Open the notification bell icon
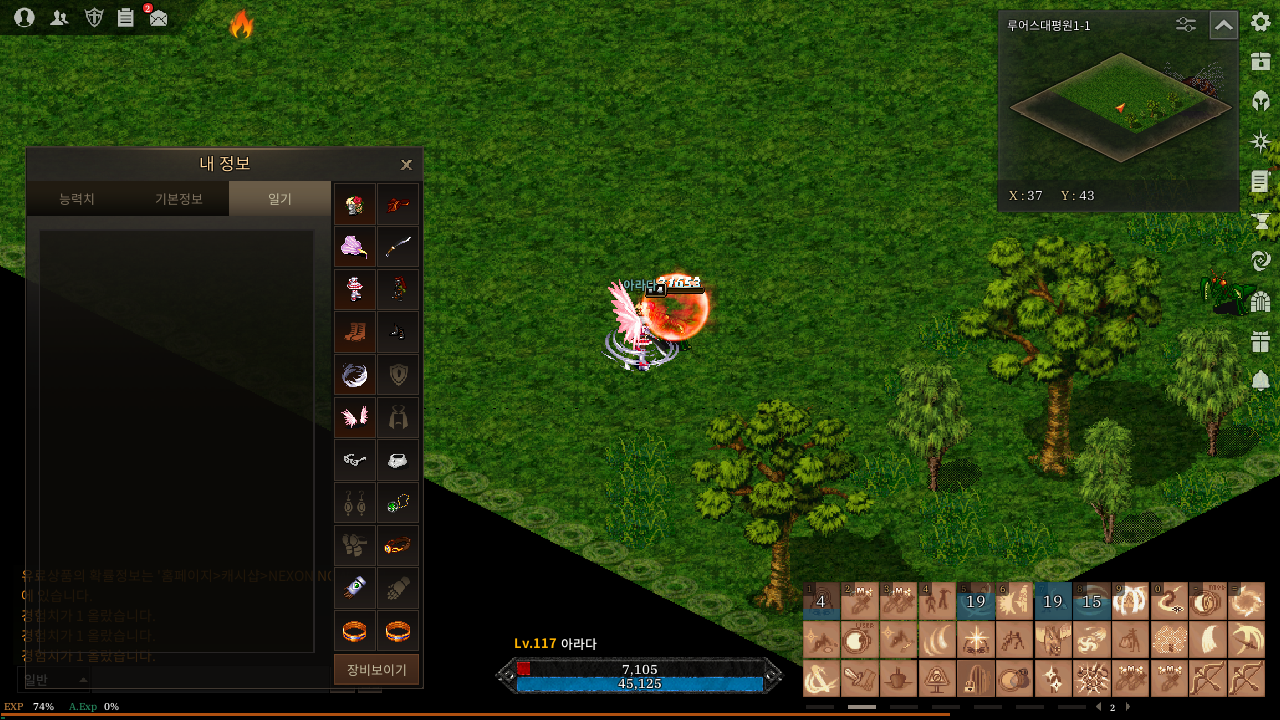Viewport: 1280px width, 720px height. coord(1260,380)
